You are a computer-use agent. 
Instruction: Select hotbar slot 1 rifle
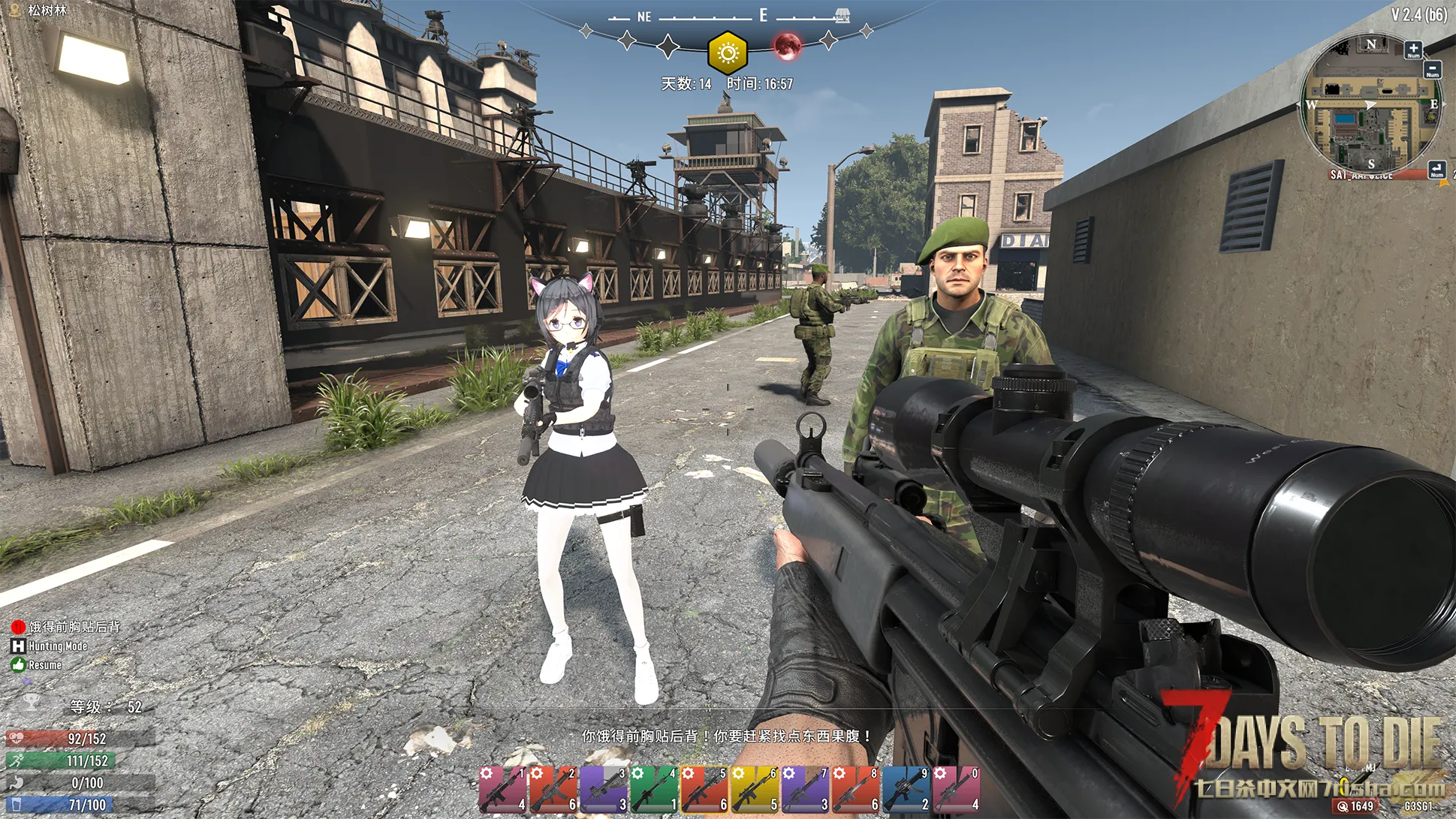503,790
